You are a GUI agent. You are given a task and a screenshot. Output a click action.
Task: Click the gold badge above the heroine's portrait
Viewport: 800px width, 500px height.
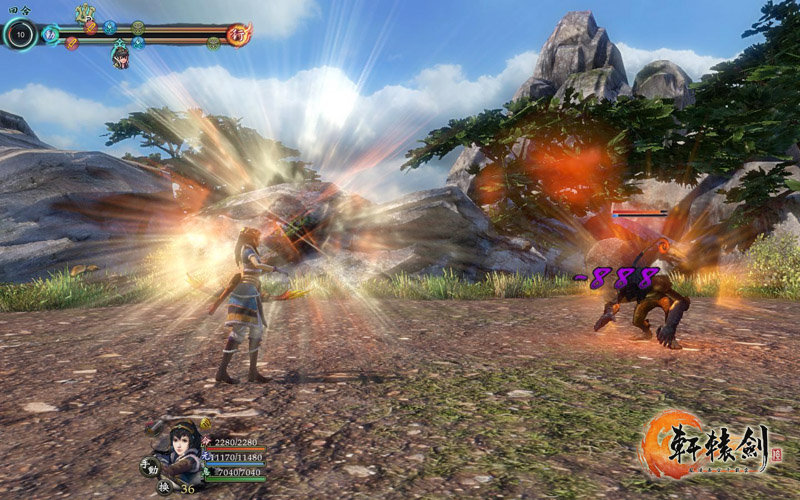tap(204, 424)
